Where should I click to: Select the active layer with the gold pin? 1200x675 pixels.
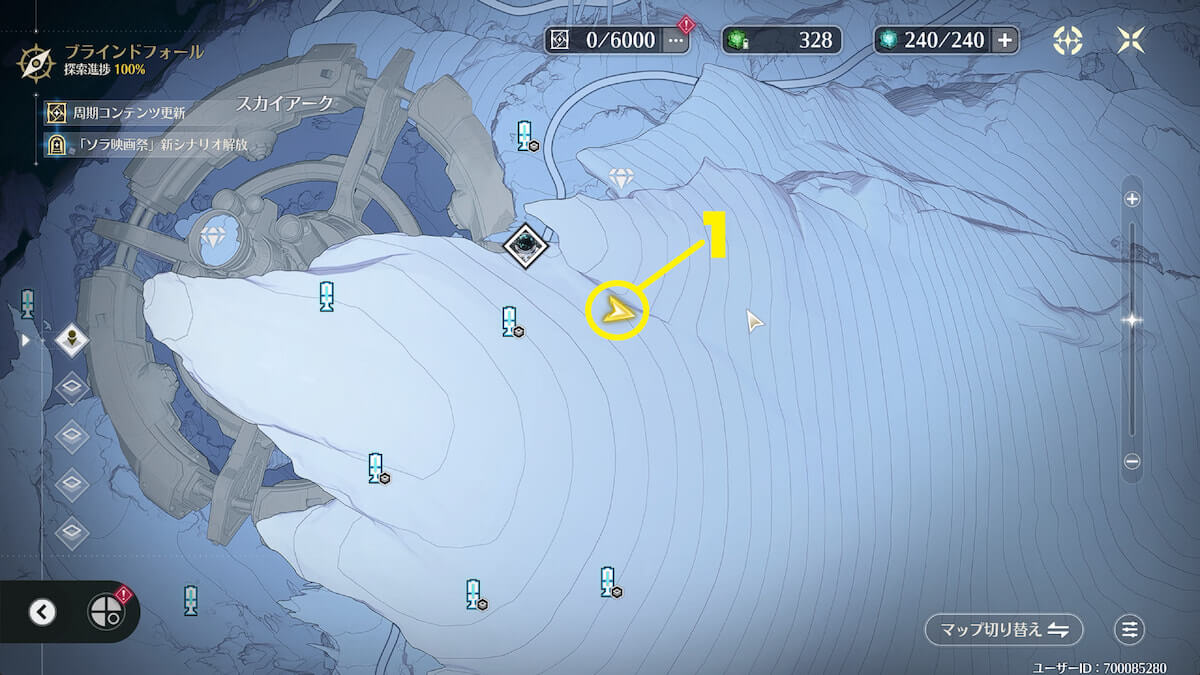(x=72, y=340)
